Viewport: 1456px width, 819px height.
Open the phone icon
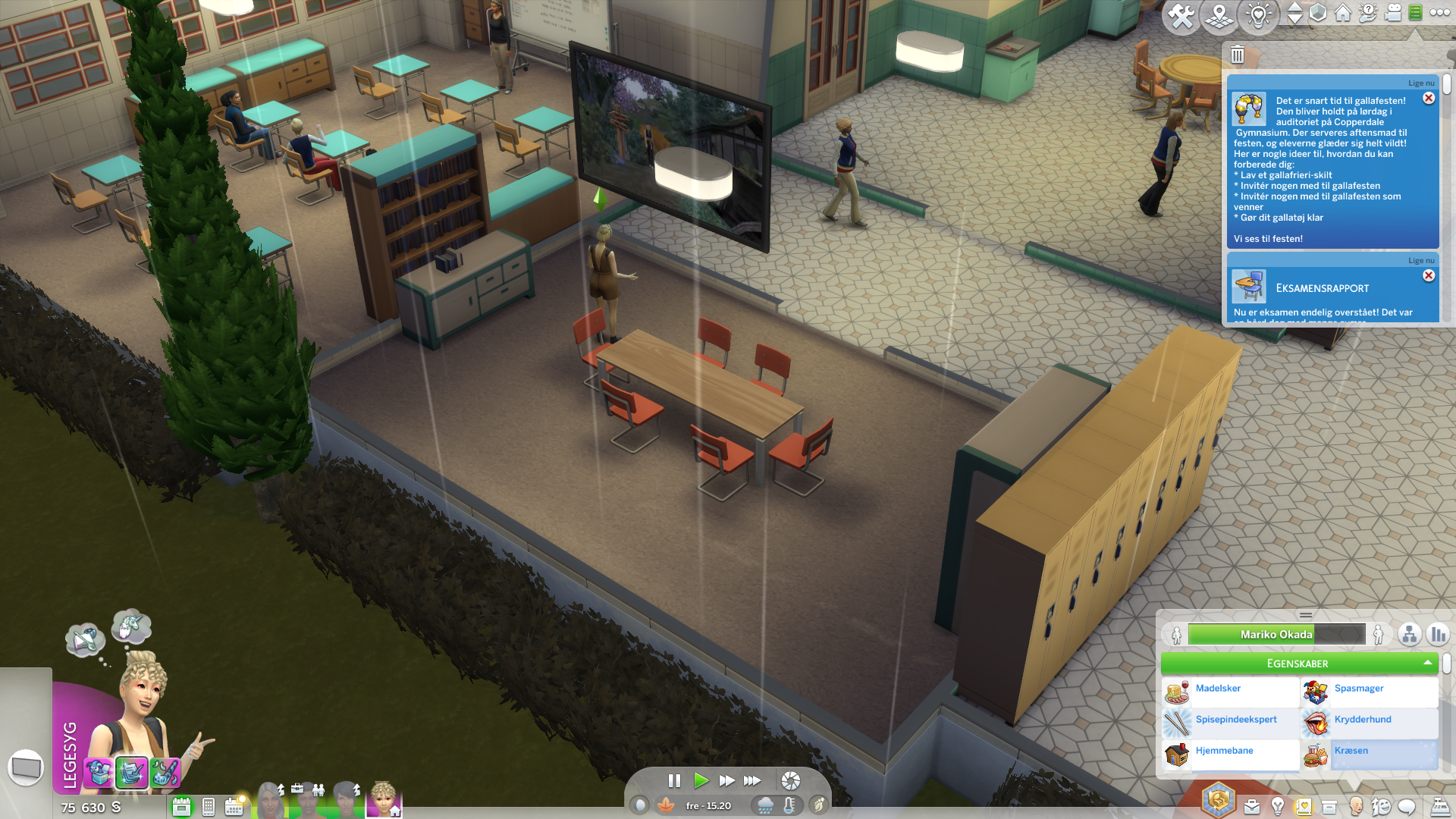tap(209, 807)
